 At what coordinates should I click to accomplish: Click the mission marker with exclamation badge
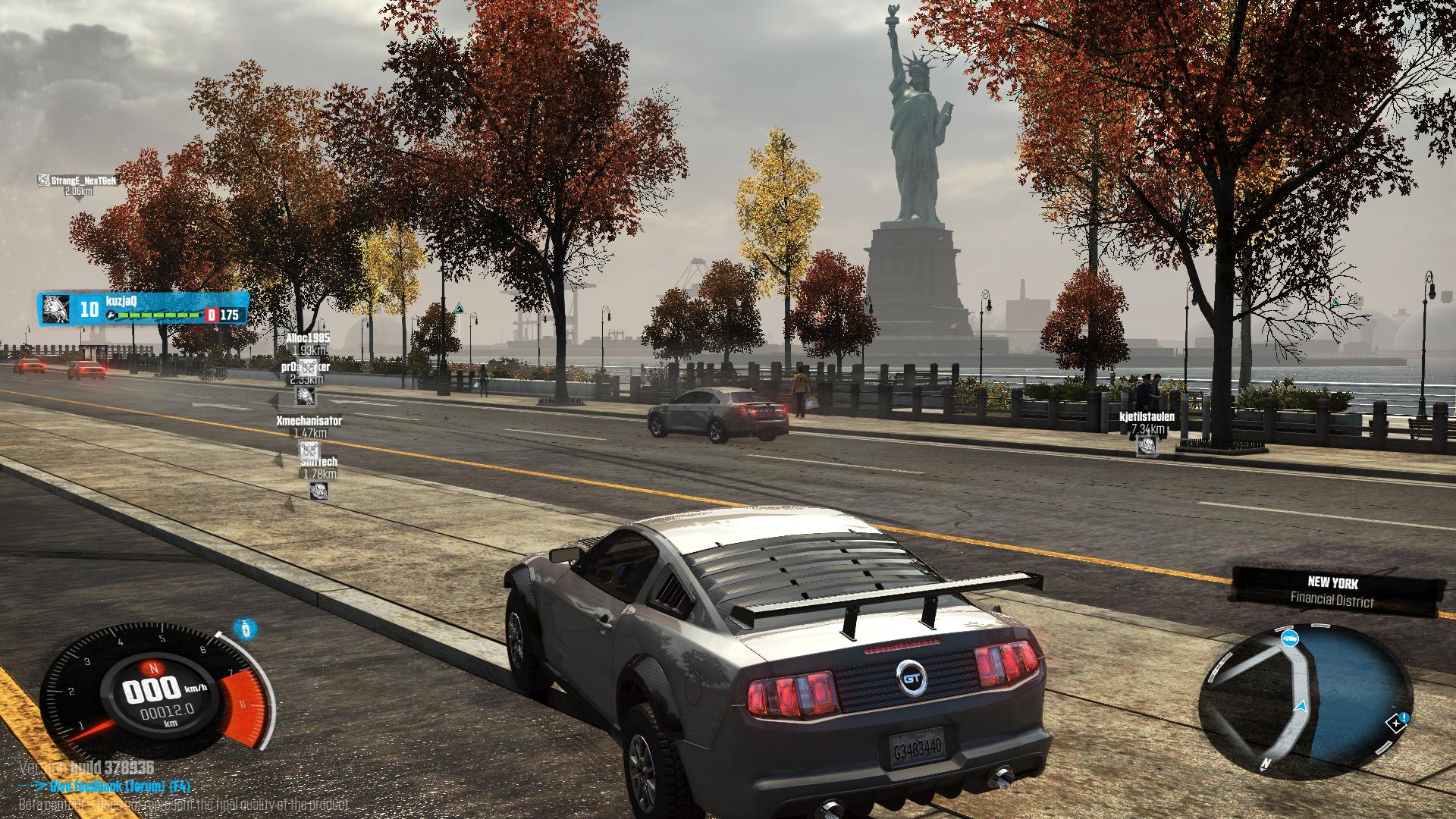pyautogui.click(x=1398, y=721)
